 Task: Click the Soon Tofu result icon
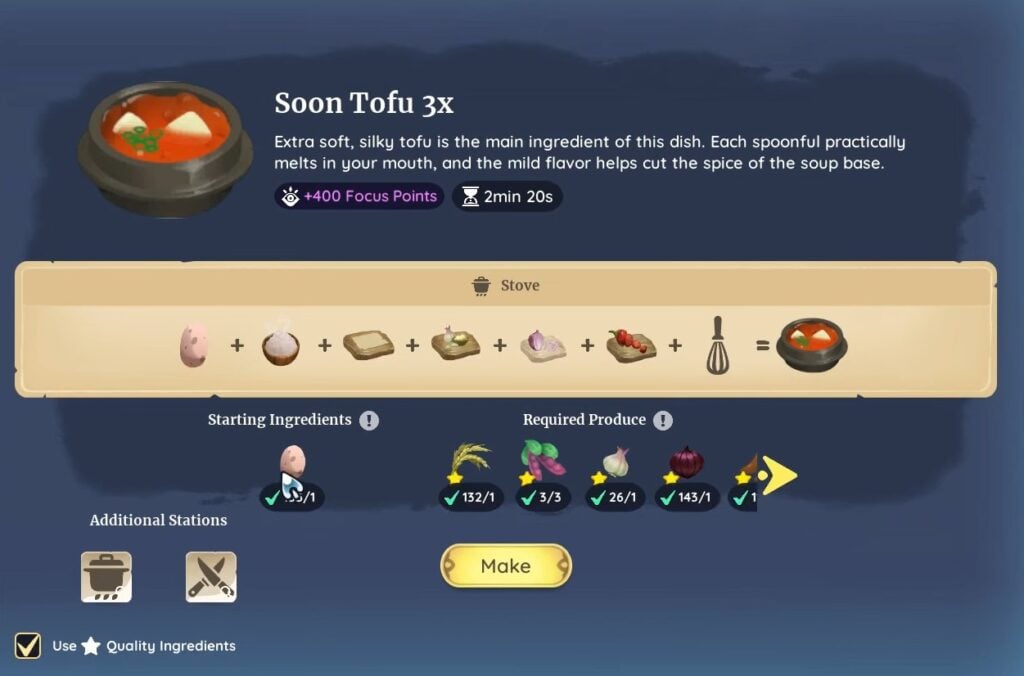(x=813, y=345)
